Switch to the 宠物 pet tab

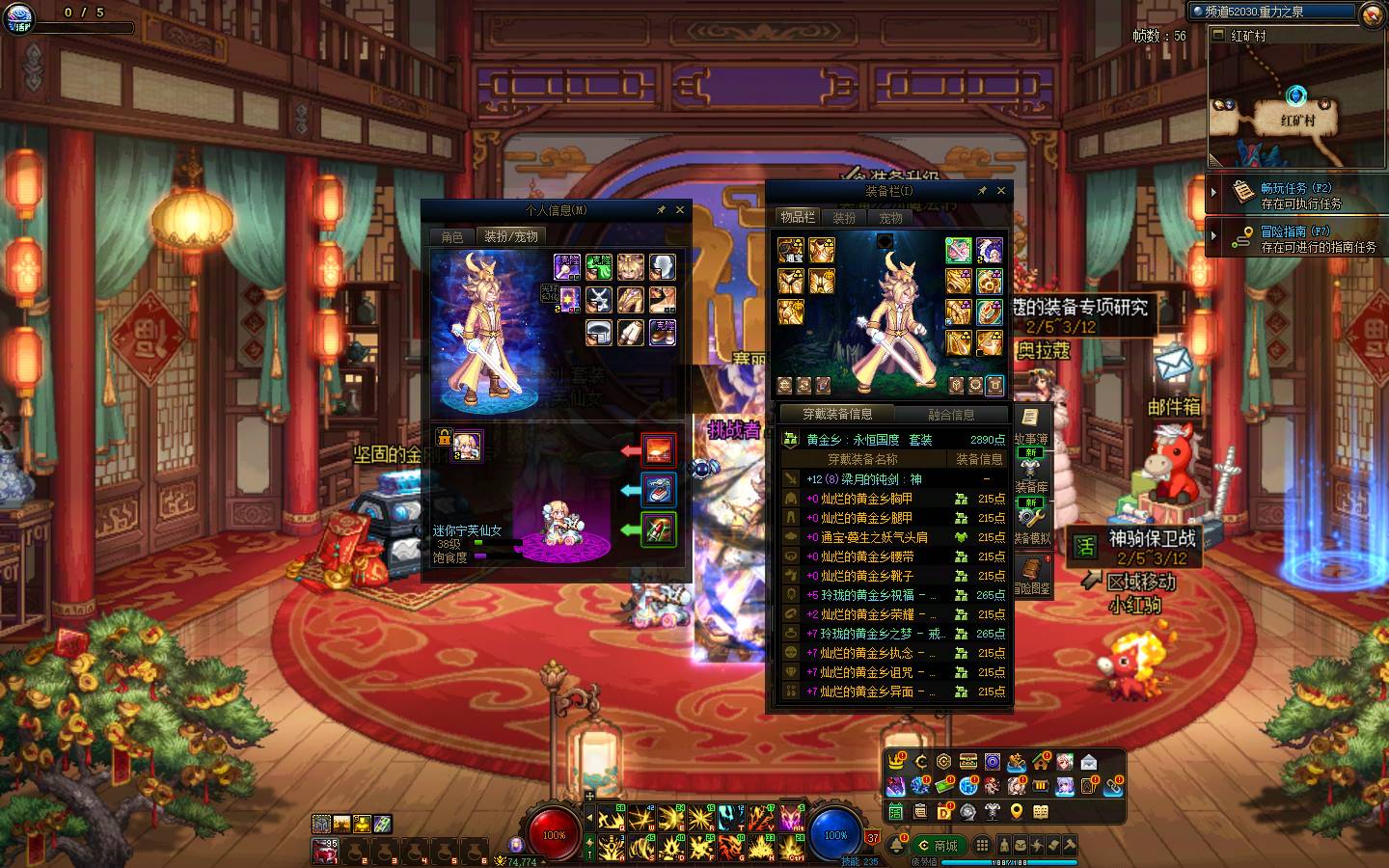click(890, 218)
